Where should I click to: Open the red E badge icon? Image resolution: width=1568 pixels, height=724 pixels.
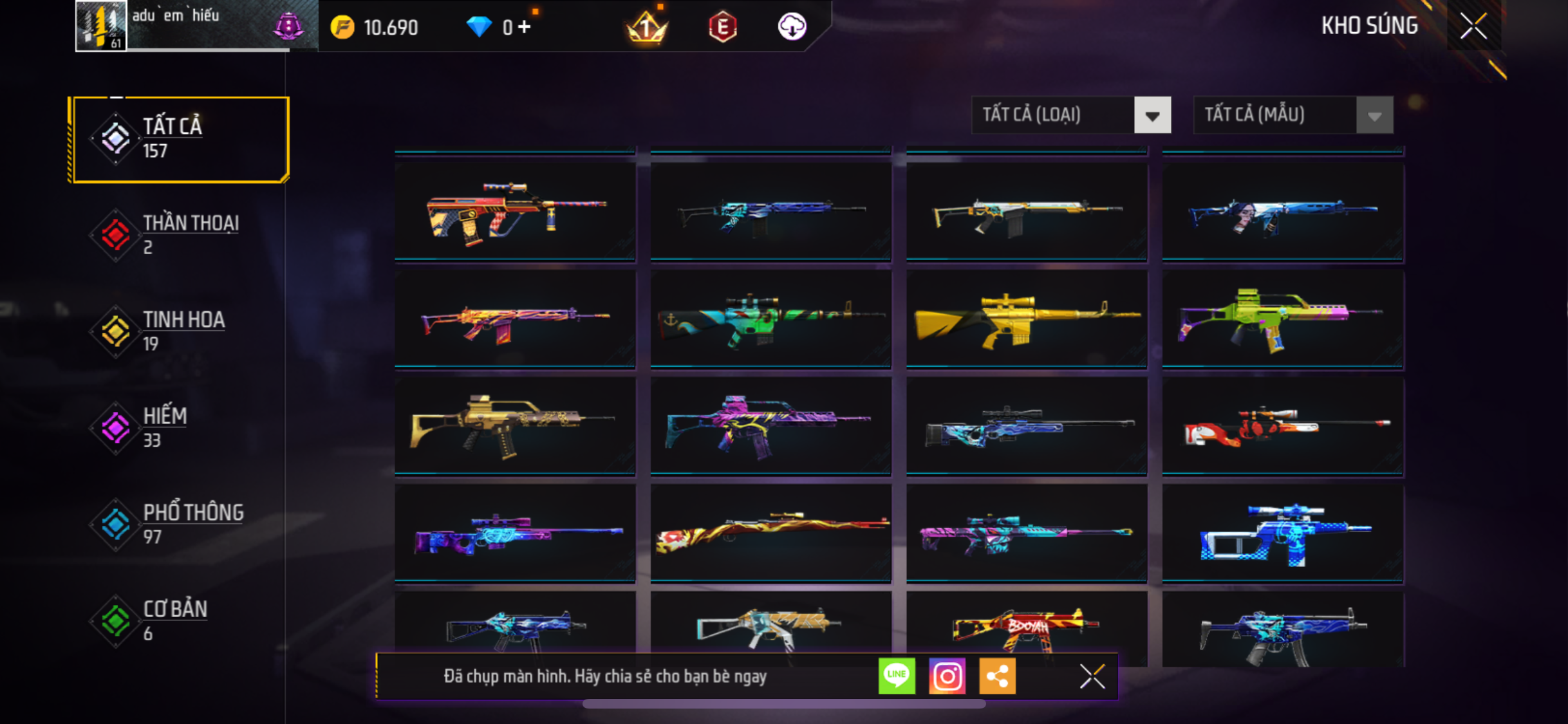coord(722,27)
